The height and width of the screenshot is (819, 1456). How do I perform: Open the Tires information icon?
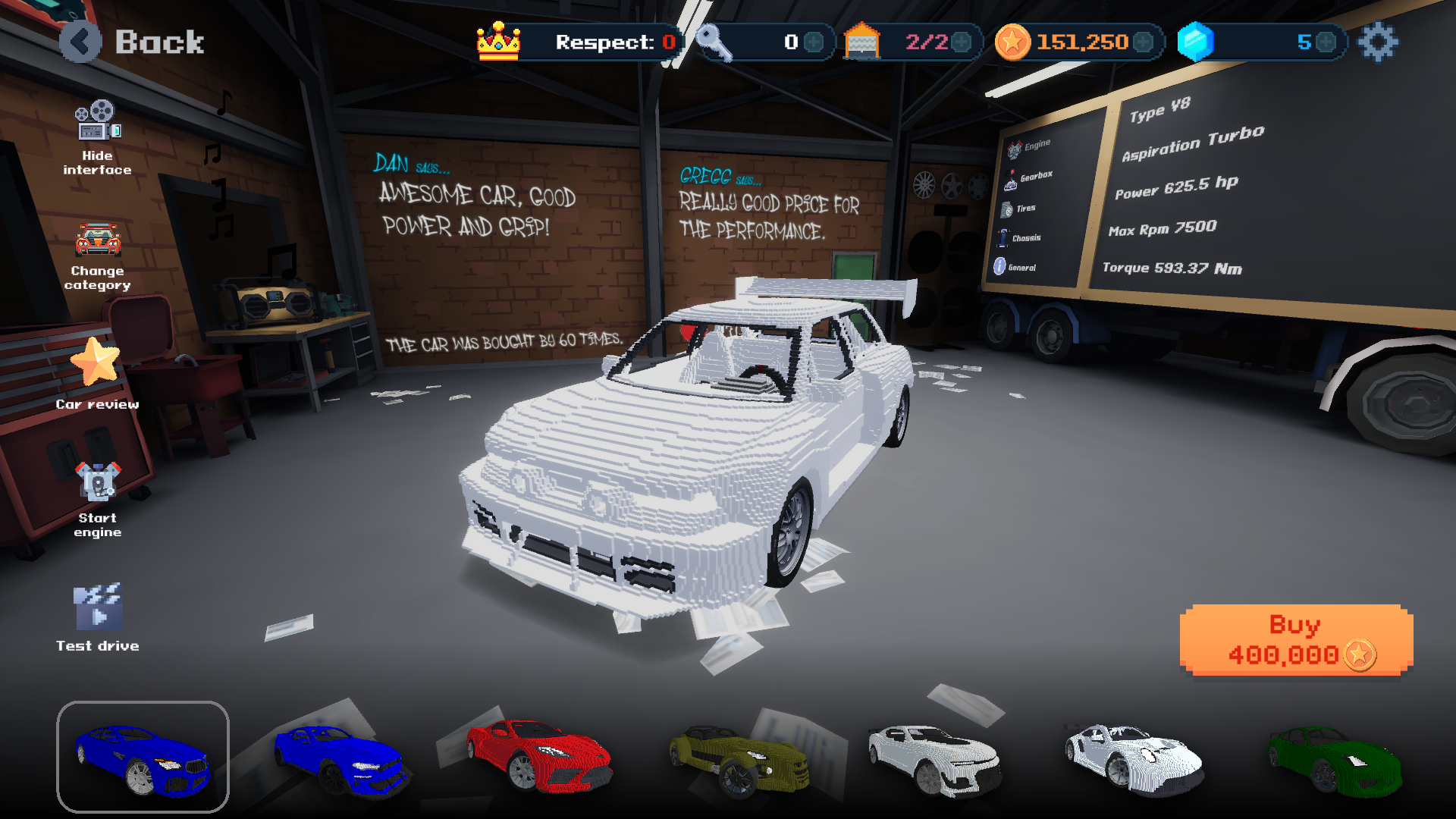click(x=1008, y=209)
